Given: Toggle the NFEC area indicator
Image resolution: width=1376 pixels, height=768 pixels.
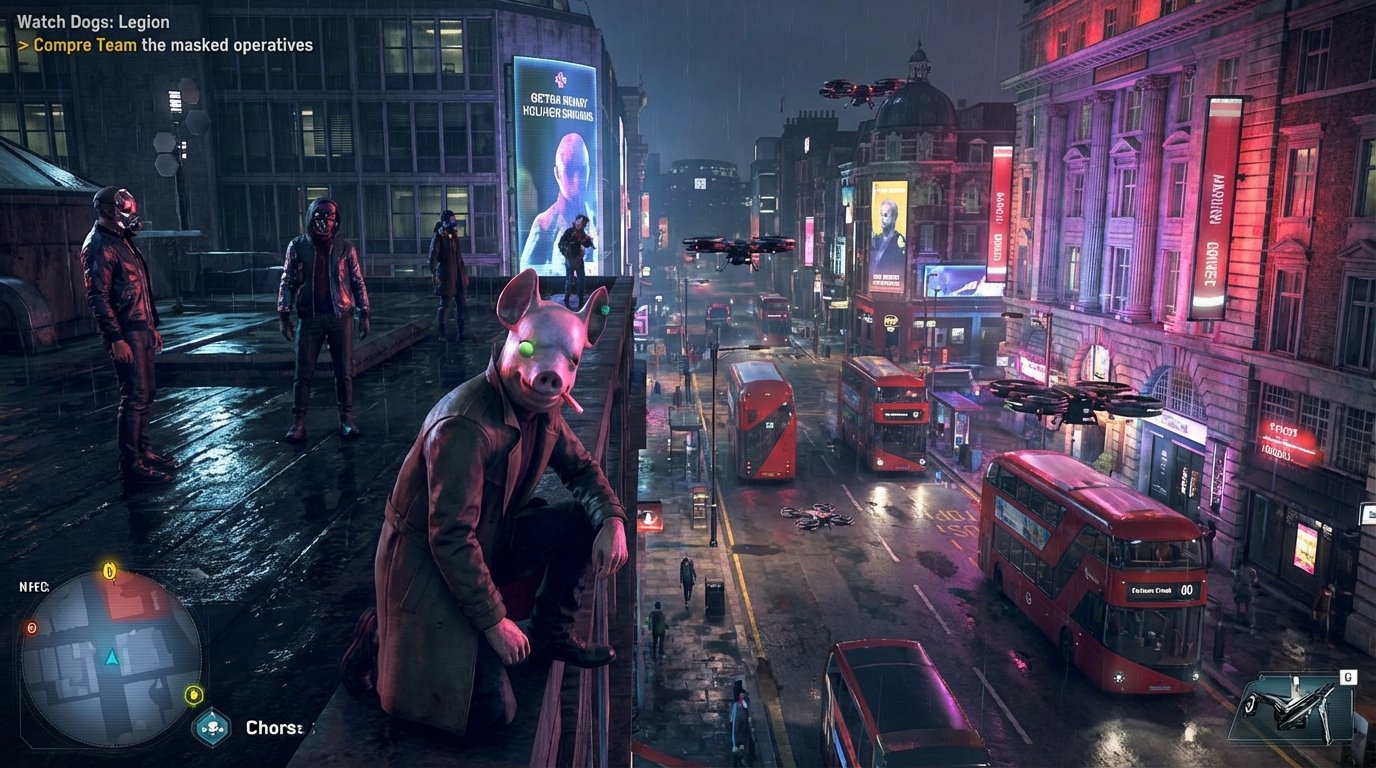Looking at the screenshot, I should [33, 586].
